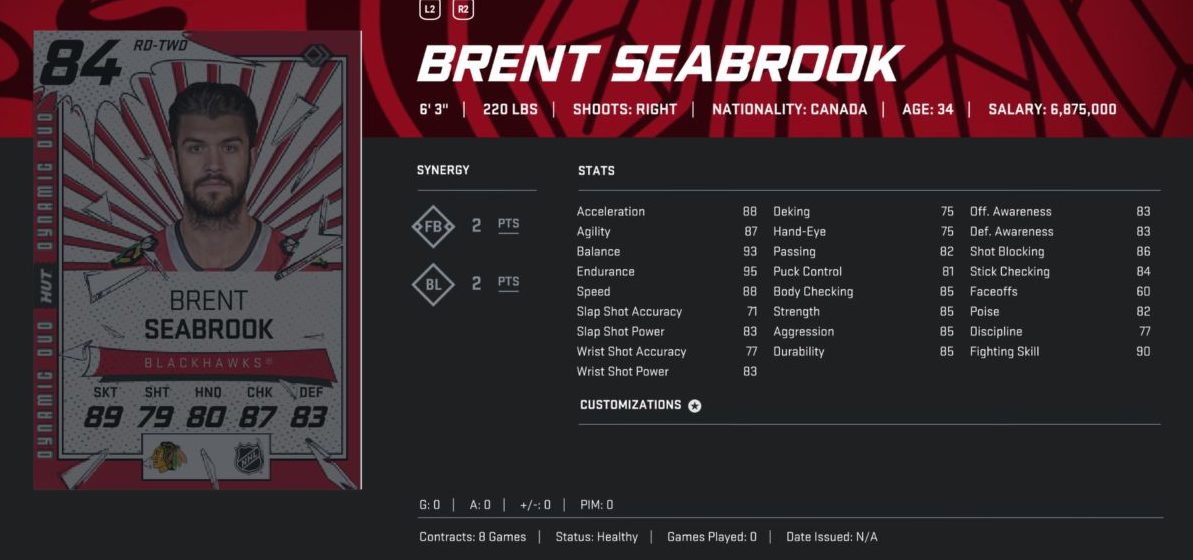
Task: Click the PTS label beside BL synergy
Action: pos(509,283)
